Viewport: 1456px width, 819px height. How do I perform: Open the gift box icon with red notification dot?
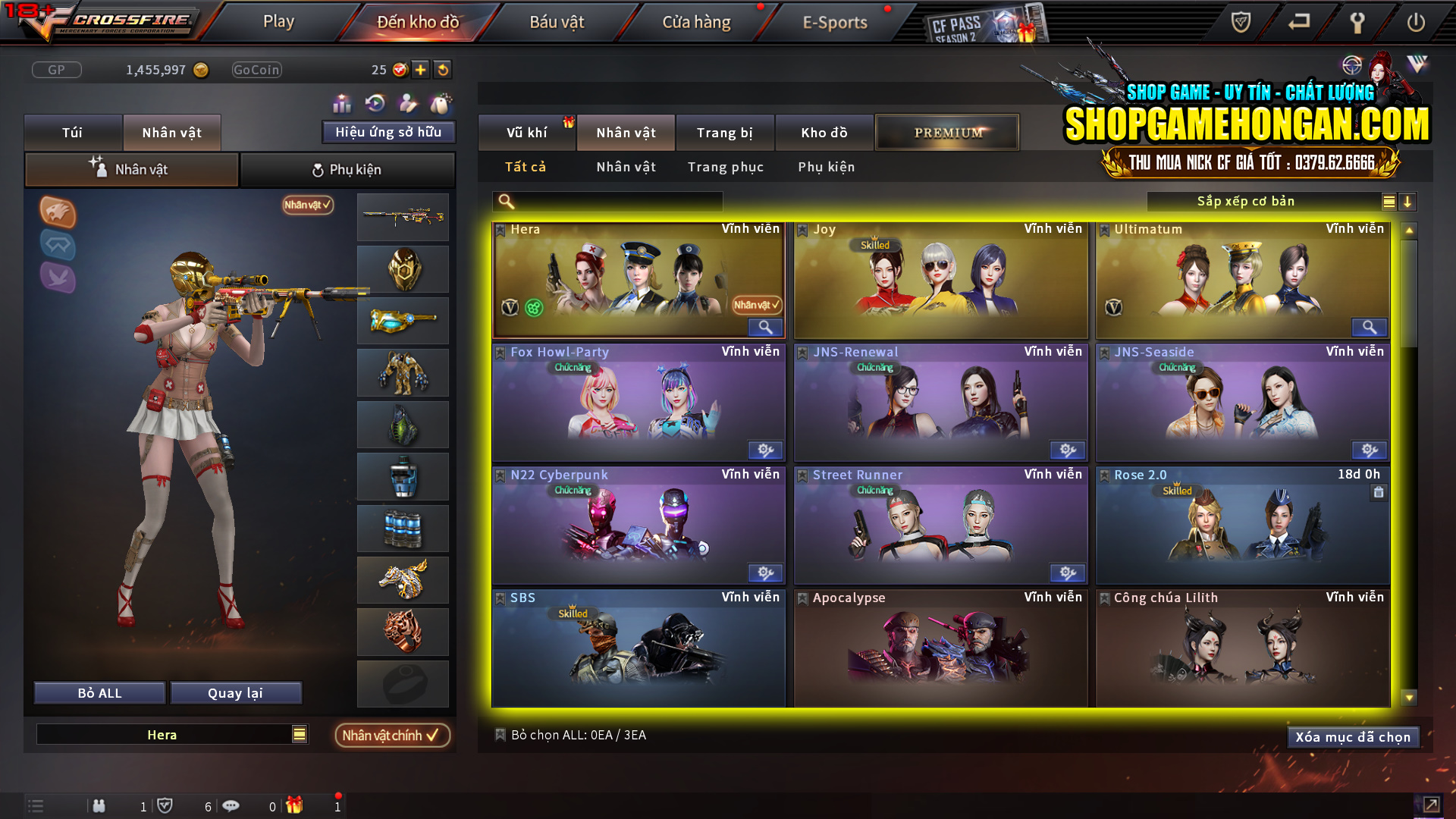click(296, 806)
